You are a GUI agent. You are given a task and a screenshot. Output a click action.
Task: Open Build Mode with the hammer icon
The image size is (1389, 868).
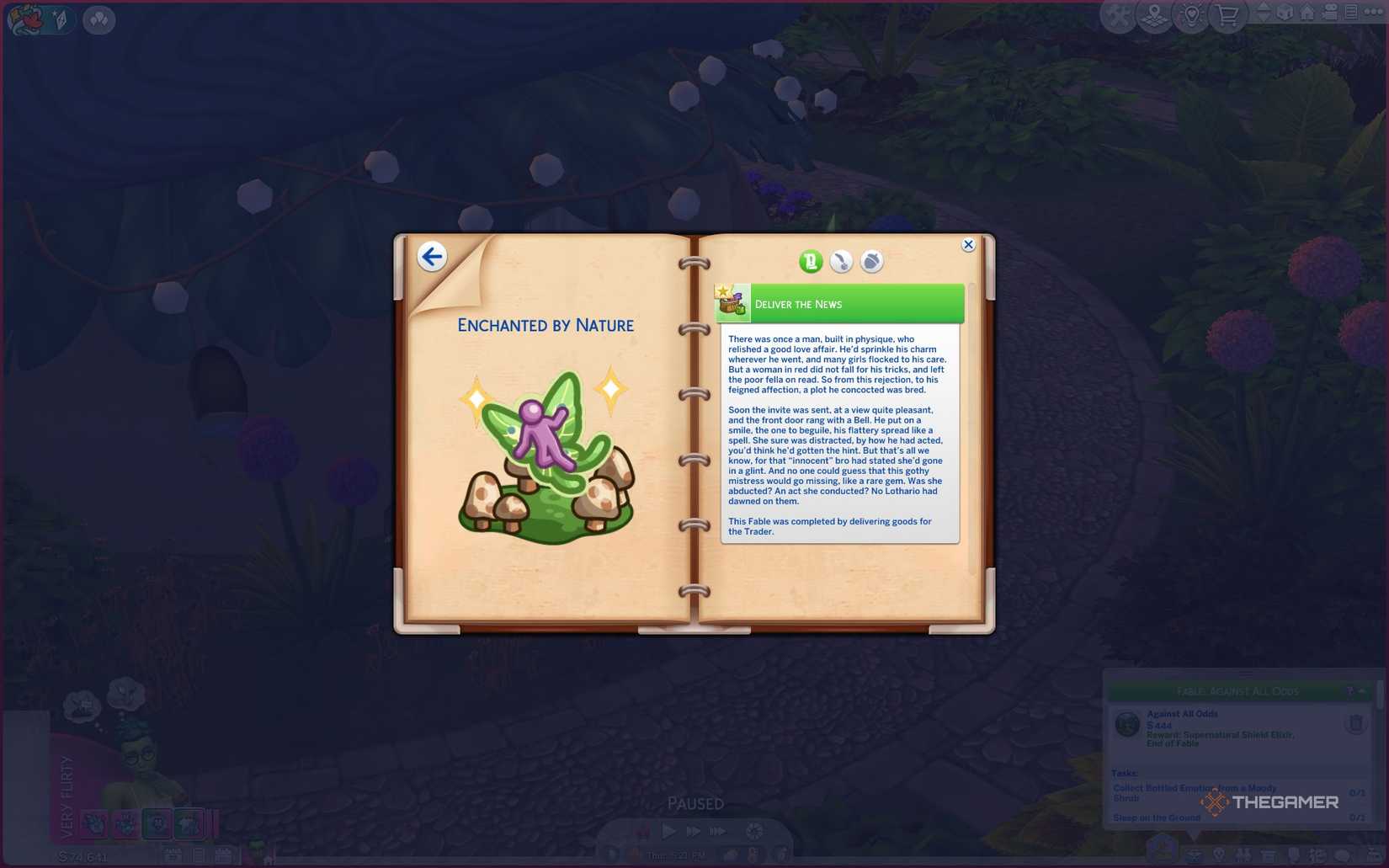(1119, 14)
